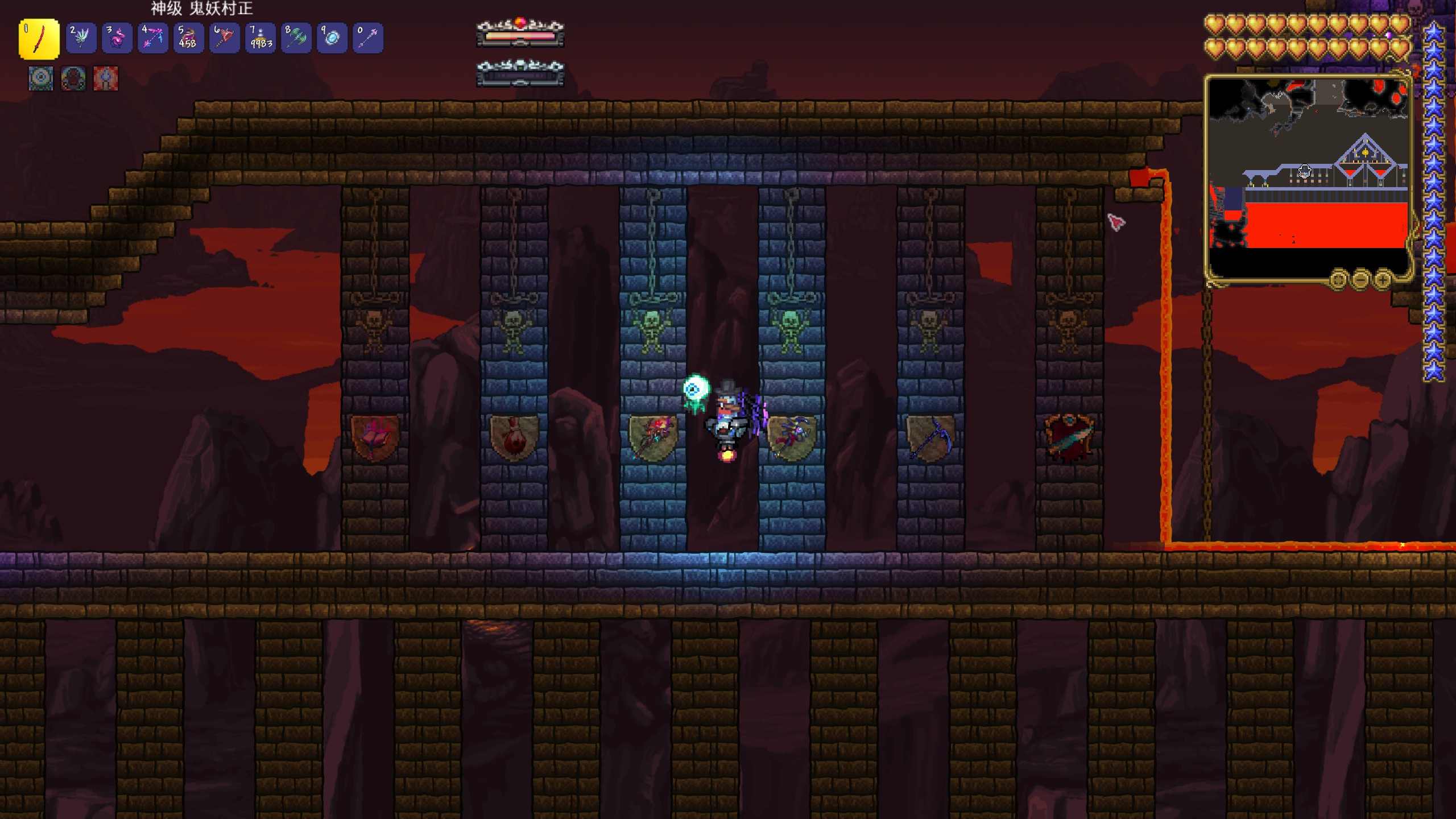
Task: Reset the minimap zoom with the leftmost button
Action: pyautogui.click(x=1338, y=280)
